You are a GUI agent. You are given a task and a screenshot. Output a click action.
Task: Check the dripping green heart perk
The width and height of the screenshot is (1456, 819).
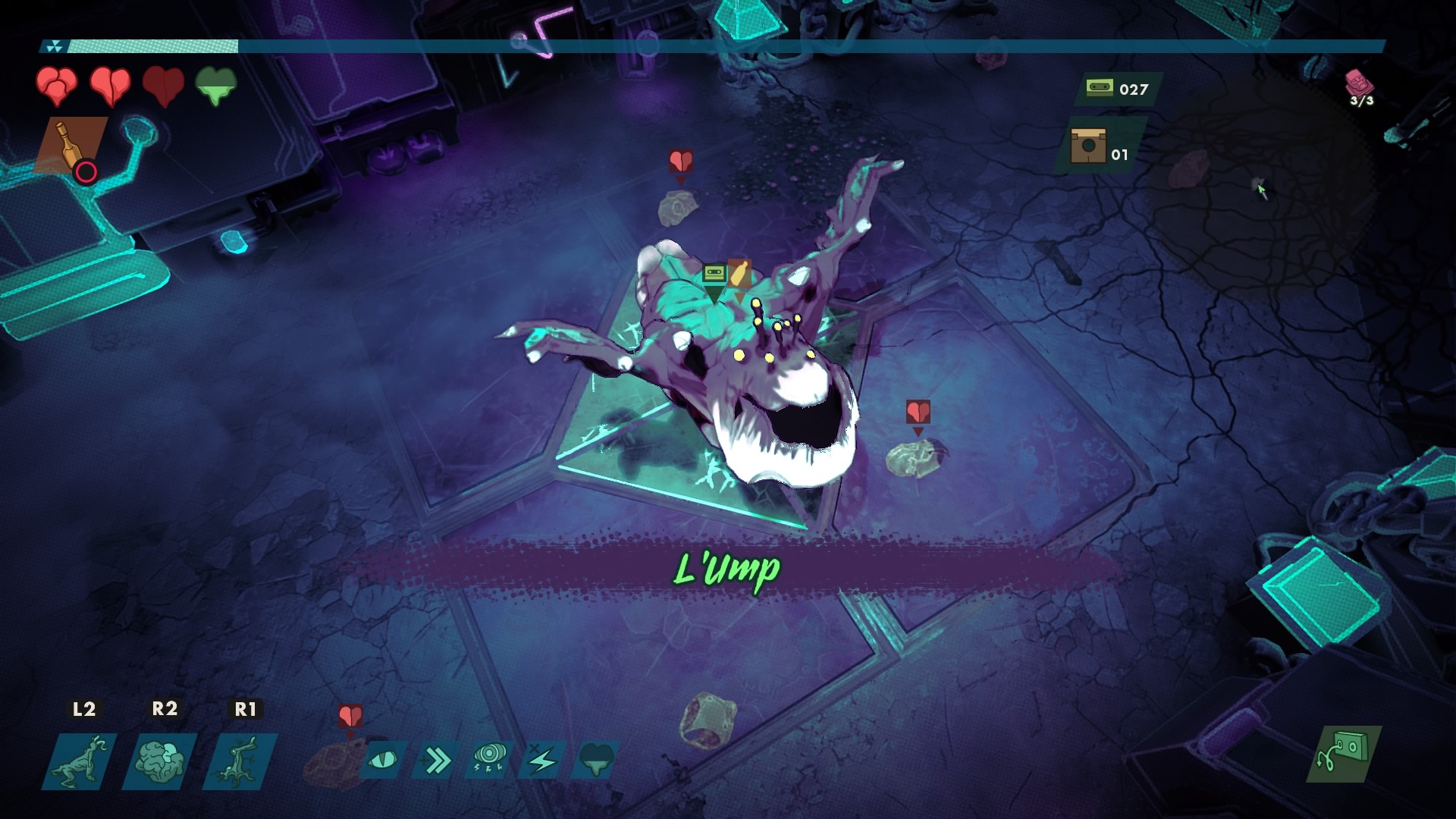coord(597,760)
